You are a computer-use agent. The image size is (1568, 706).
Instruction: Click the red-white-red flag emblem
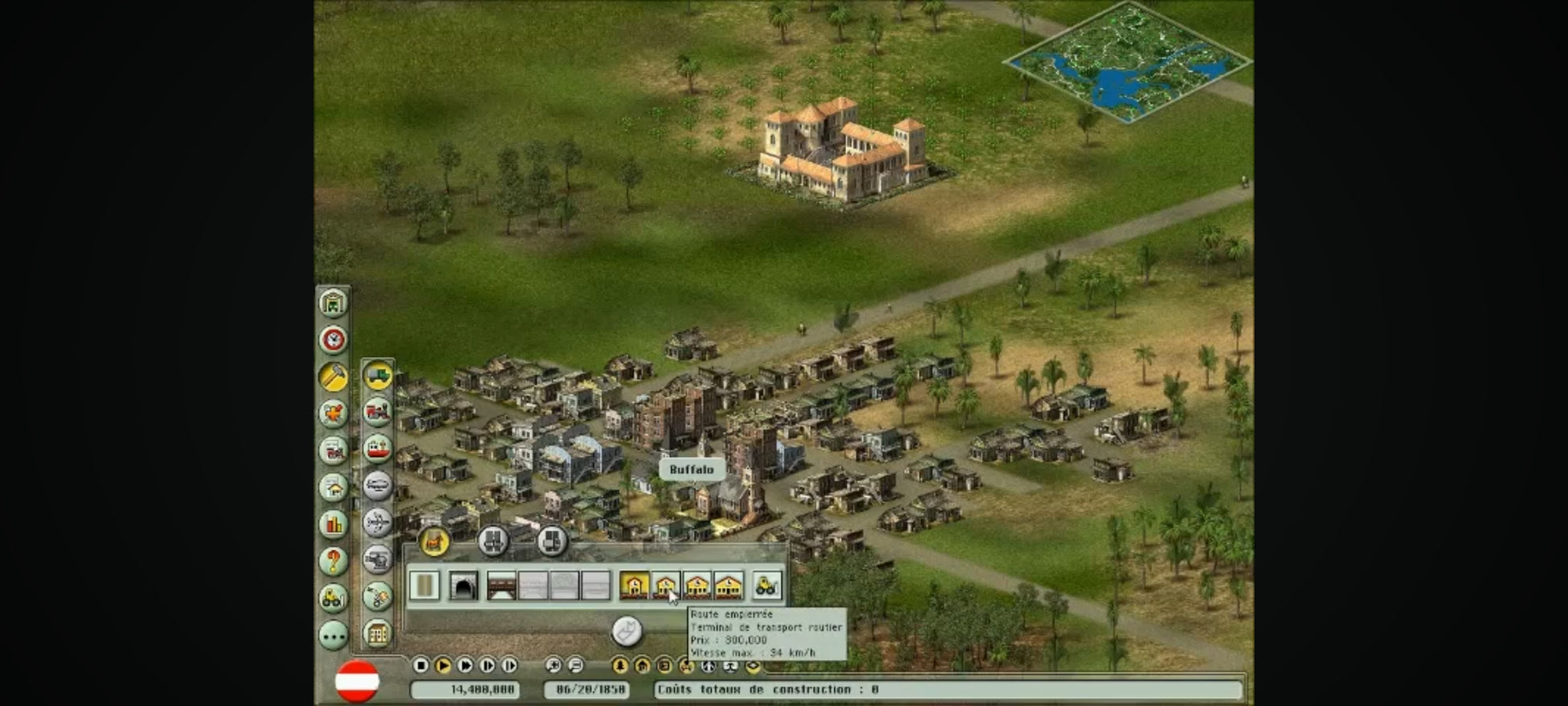[357, 681]
